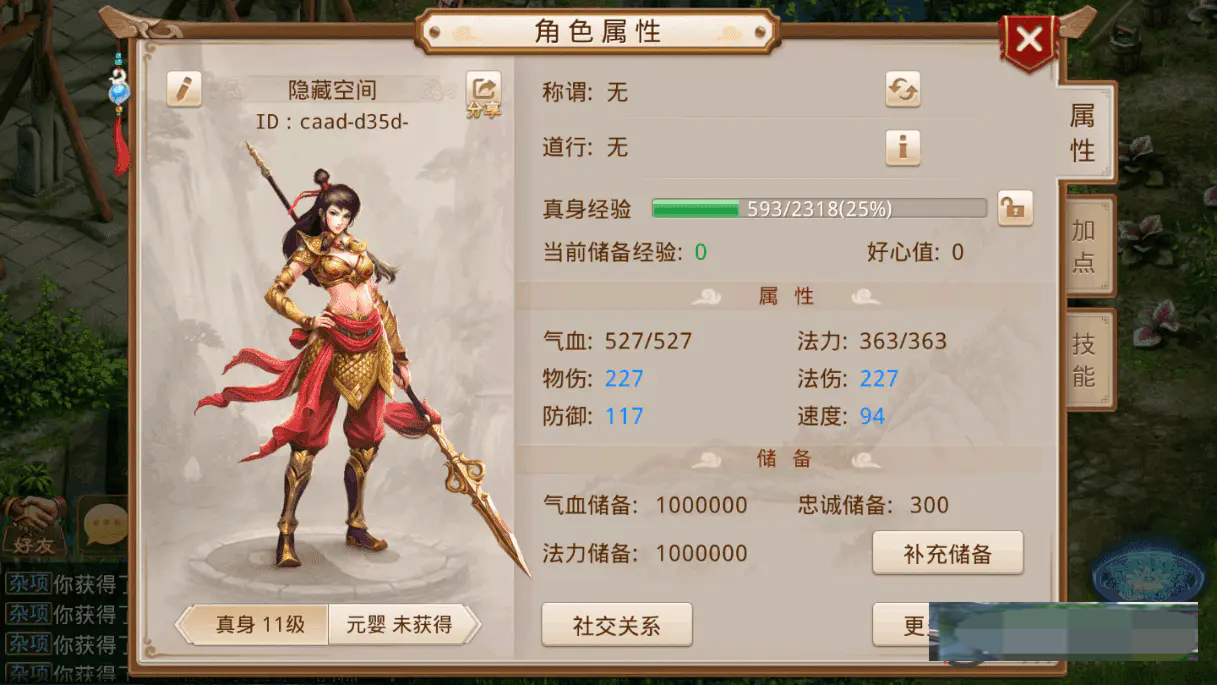The width and height of the screenshot is (1217, 685).
Task: Change title with the refresh icon
Action: pos(903,90)
